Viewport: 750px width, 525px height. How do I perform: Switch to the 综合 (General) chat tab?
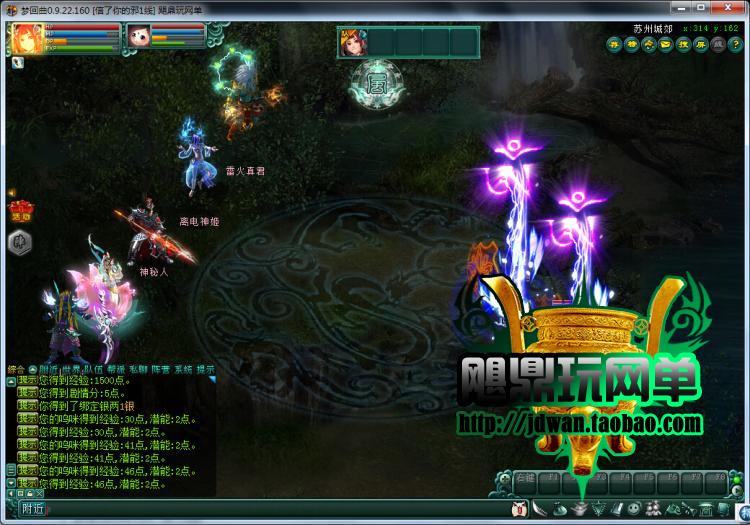[15, 370]
